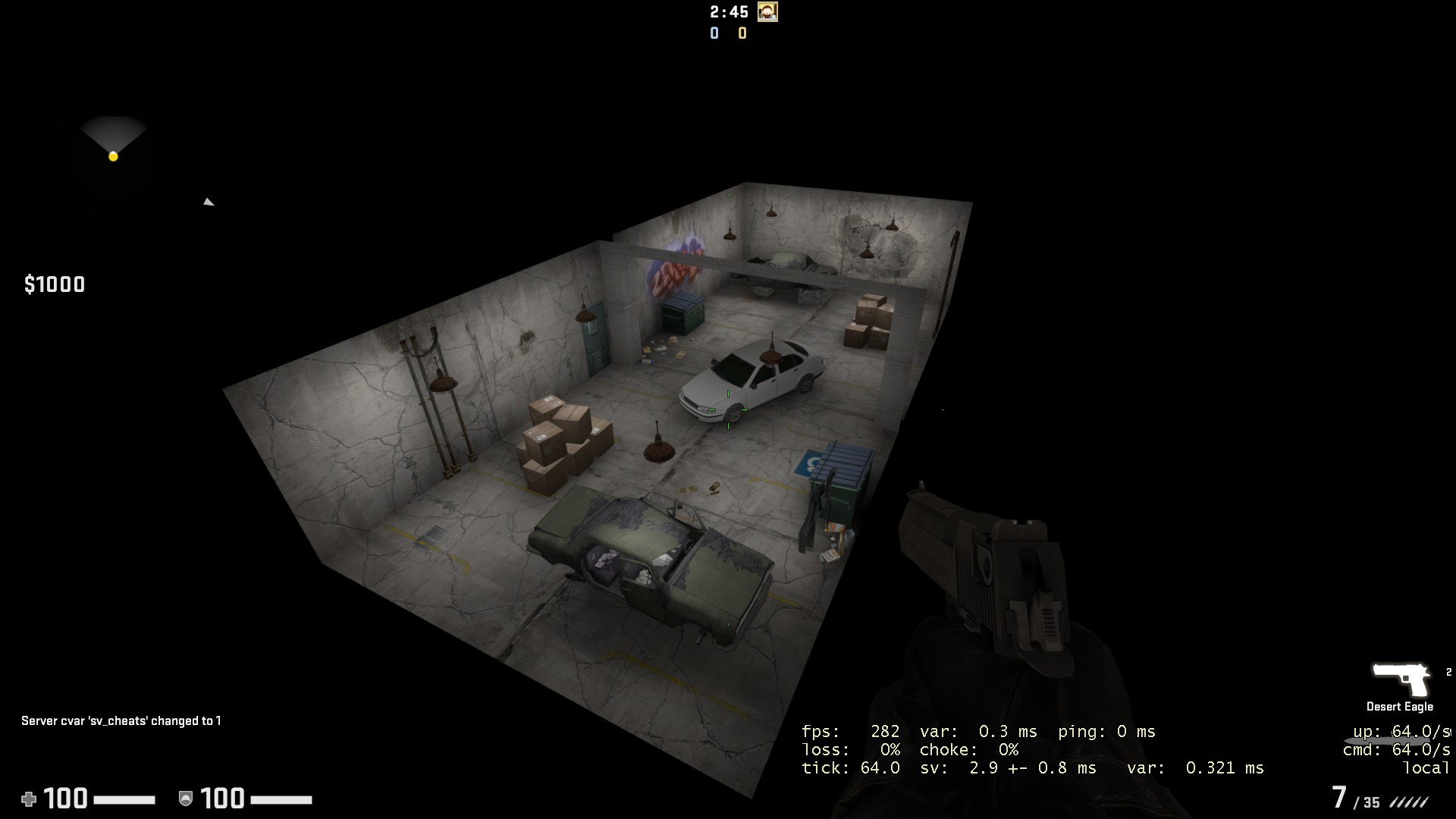This screenshot has height=819, width=1456.
Task: Select the player avatar next to timer
Action: pyautogui.click(x=766, y=13)
